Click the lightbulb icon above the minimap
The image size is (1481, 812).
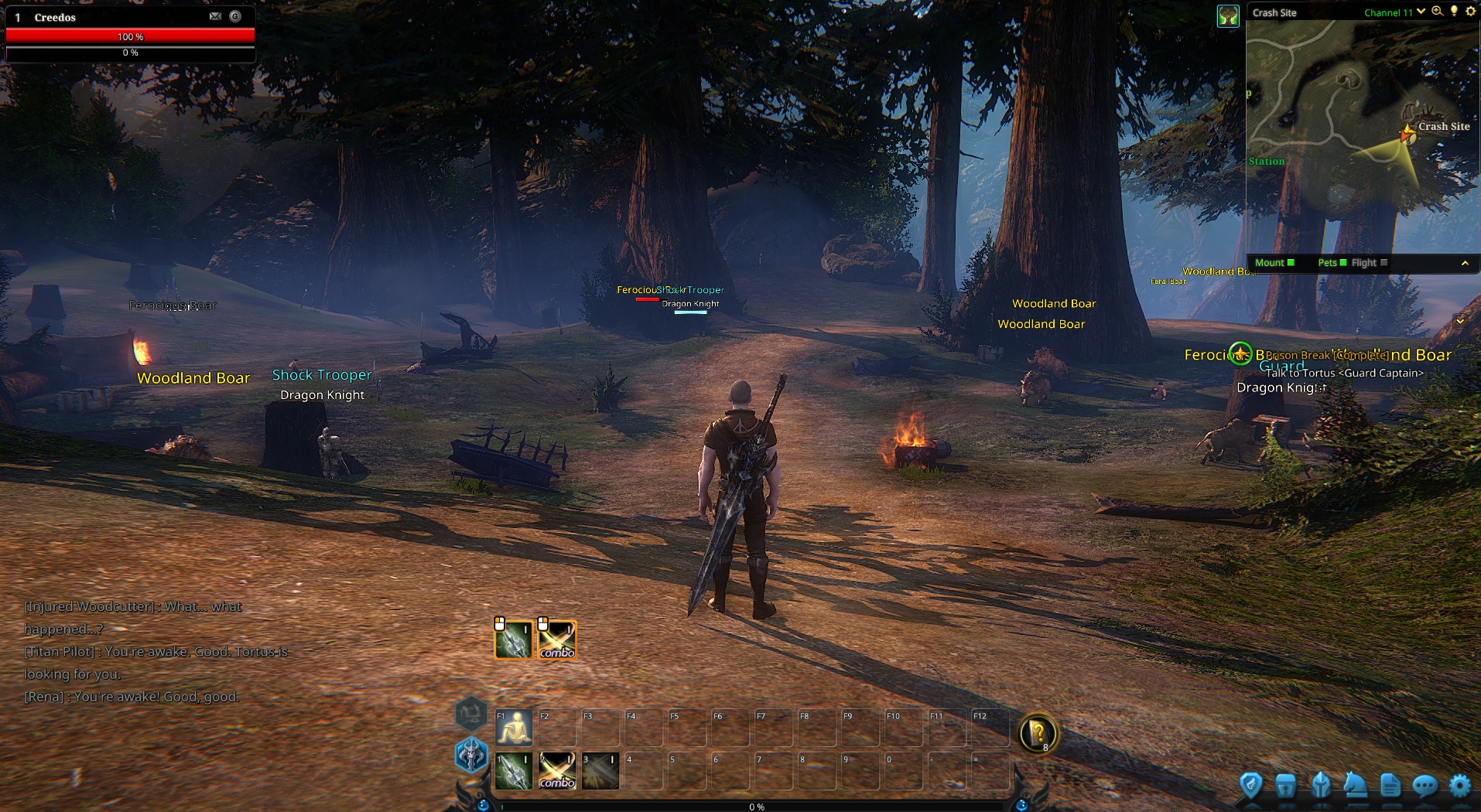pos(1454,12)
